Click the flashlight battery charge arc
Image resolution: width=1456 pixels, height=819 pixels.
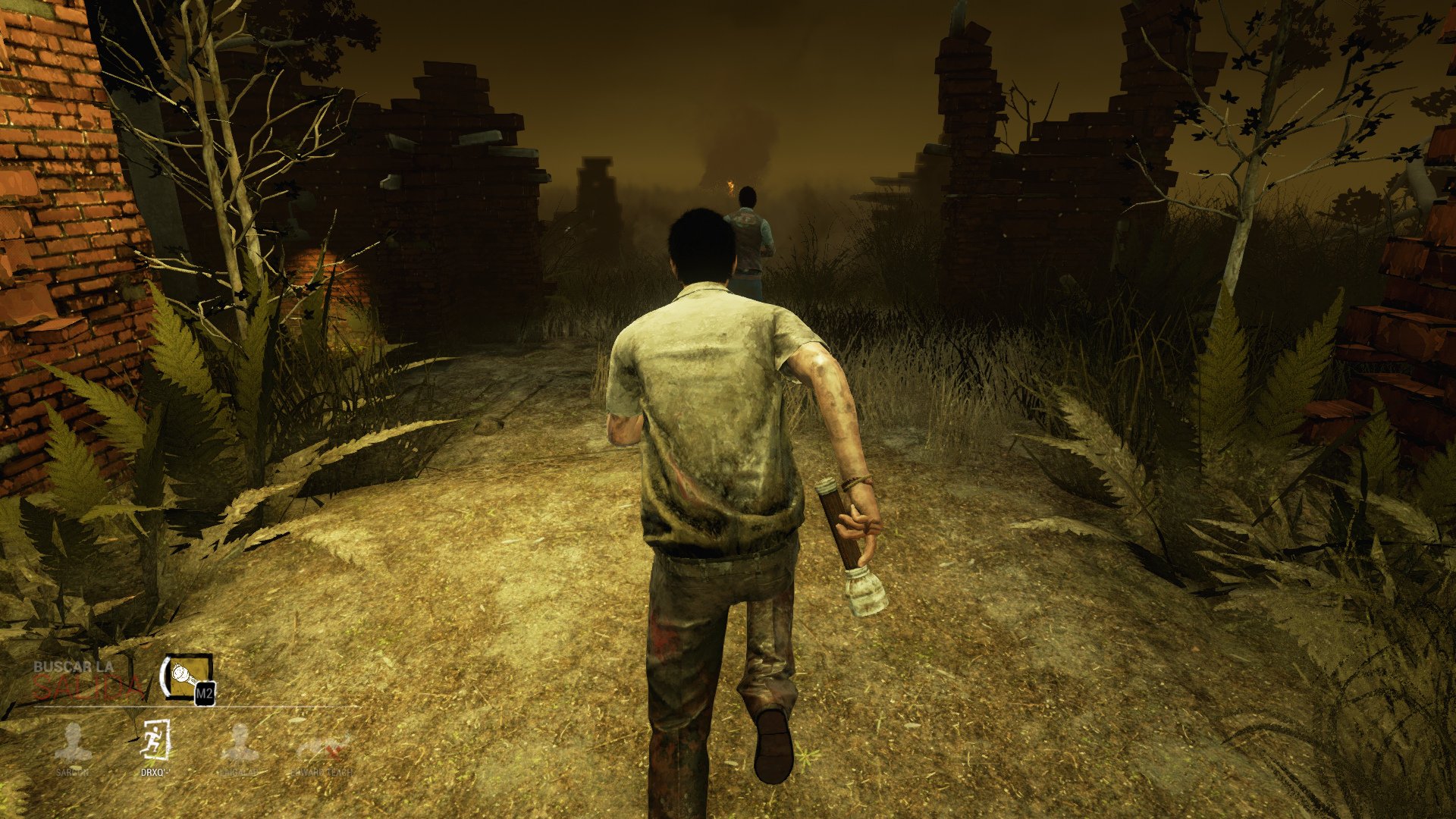point(164,676)
